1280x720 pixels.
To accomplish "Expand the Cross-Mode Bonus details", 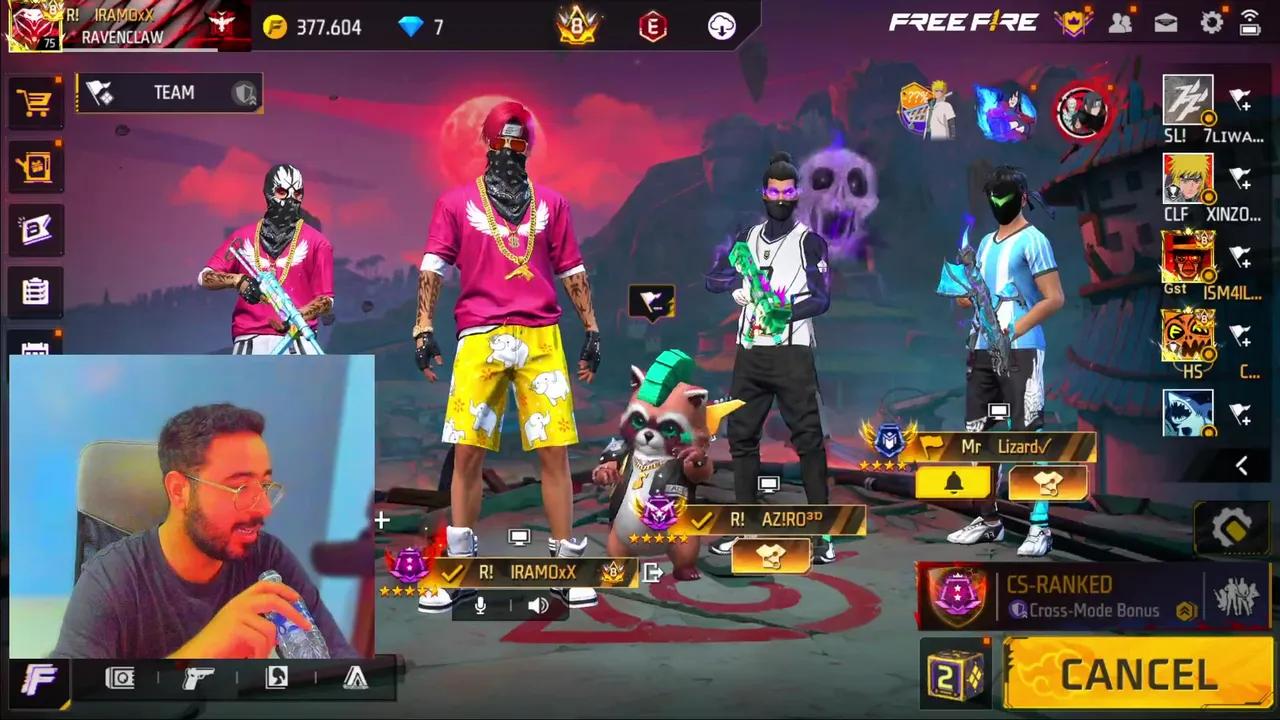I will pyautogui.click(x=1186, y=610).
